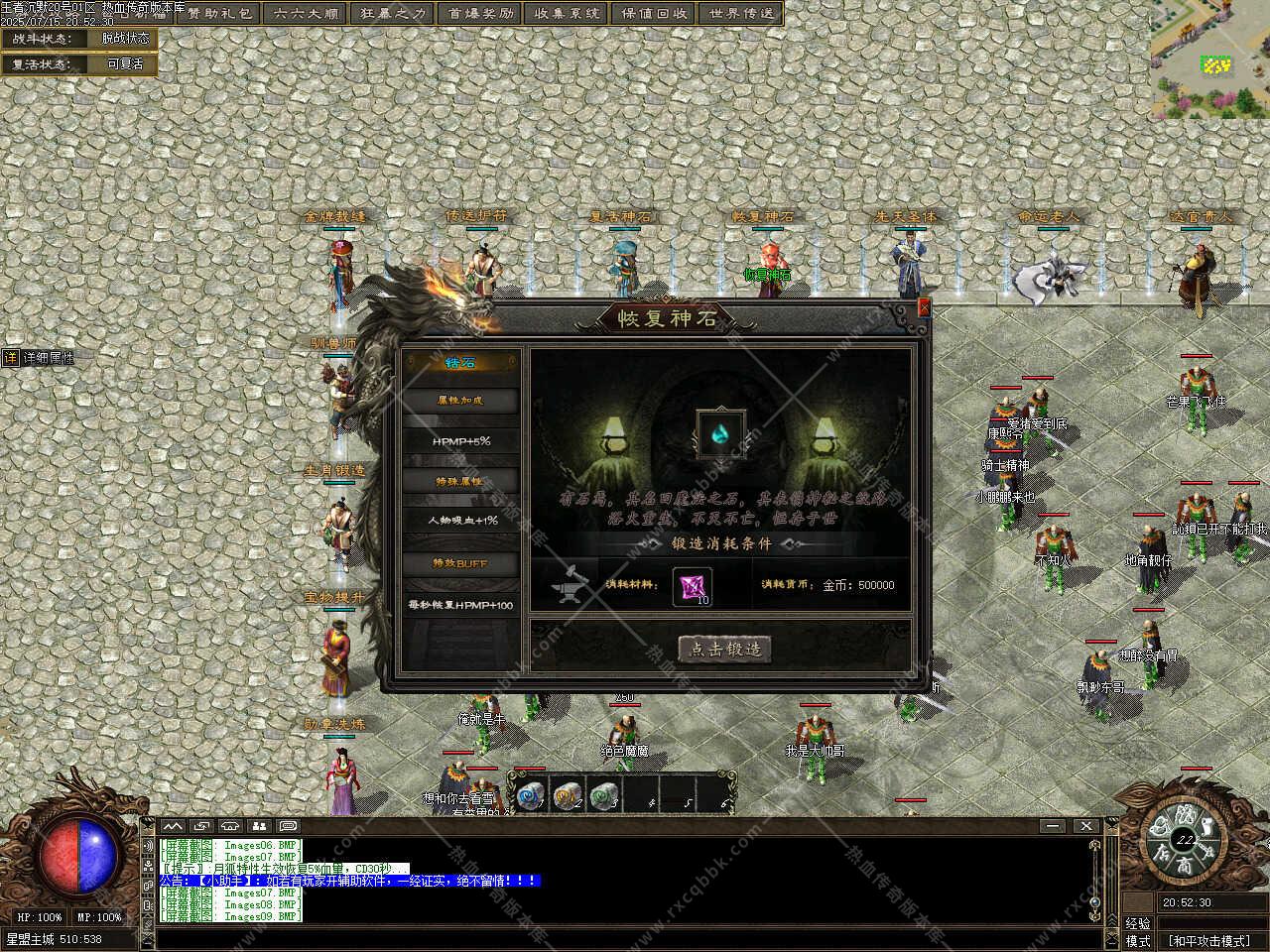
Task: Use the yellow scroll in hotbar slot 2
Action: click(x=565, y=794)
